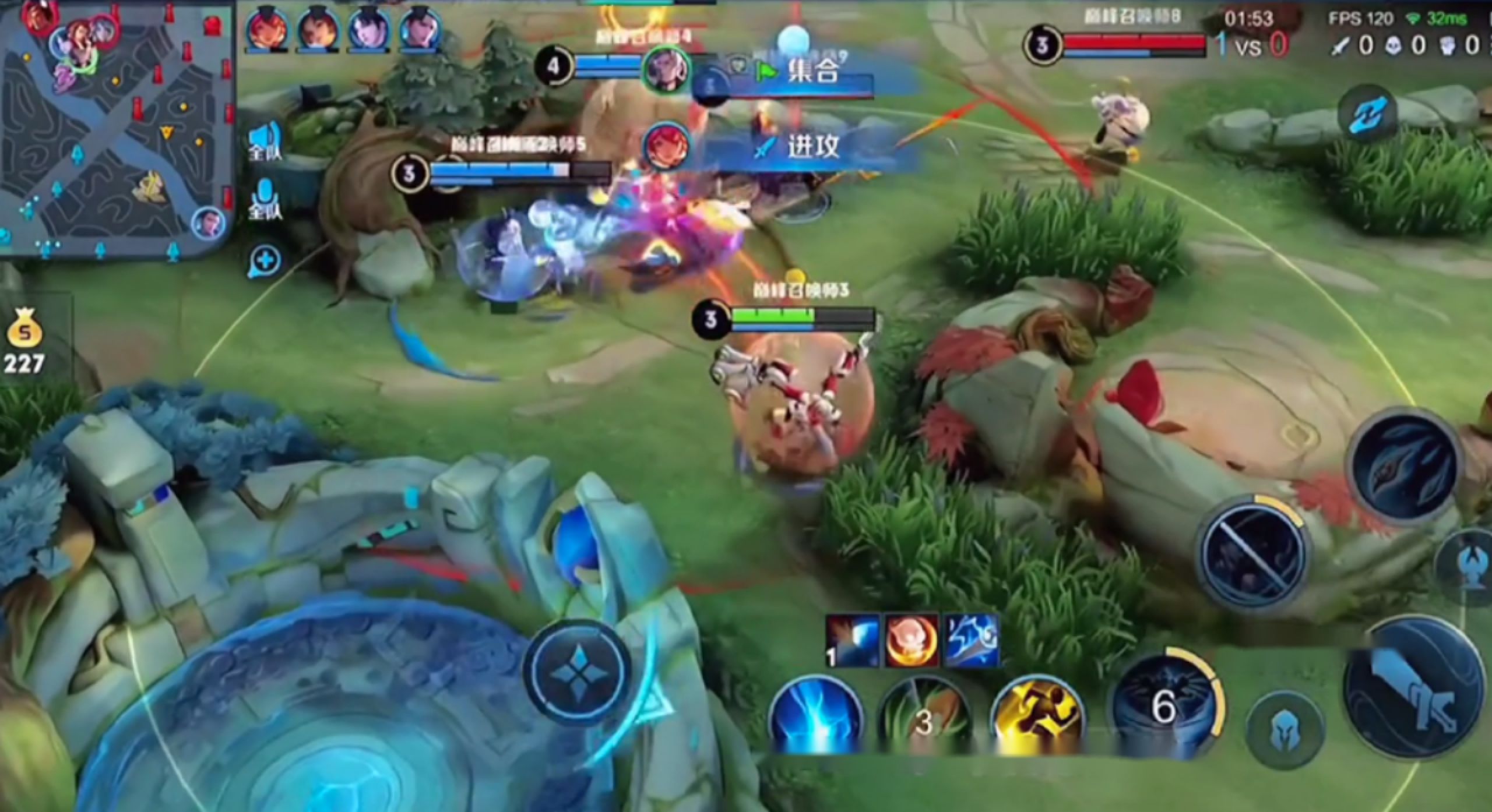
Task: Tap the glowing orange orb buff icon
Action: tap(912, 641)
